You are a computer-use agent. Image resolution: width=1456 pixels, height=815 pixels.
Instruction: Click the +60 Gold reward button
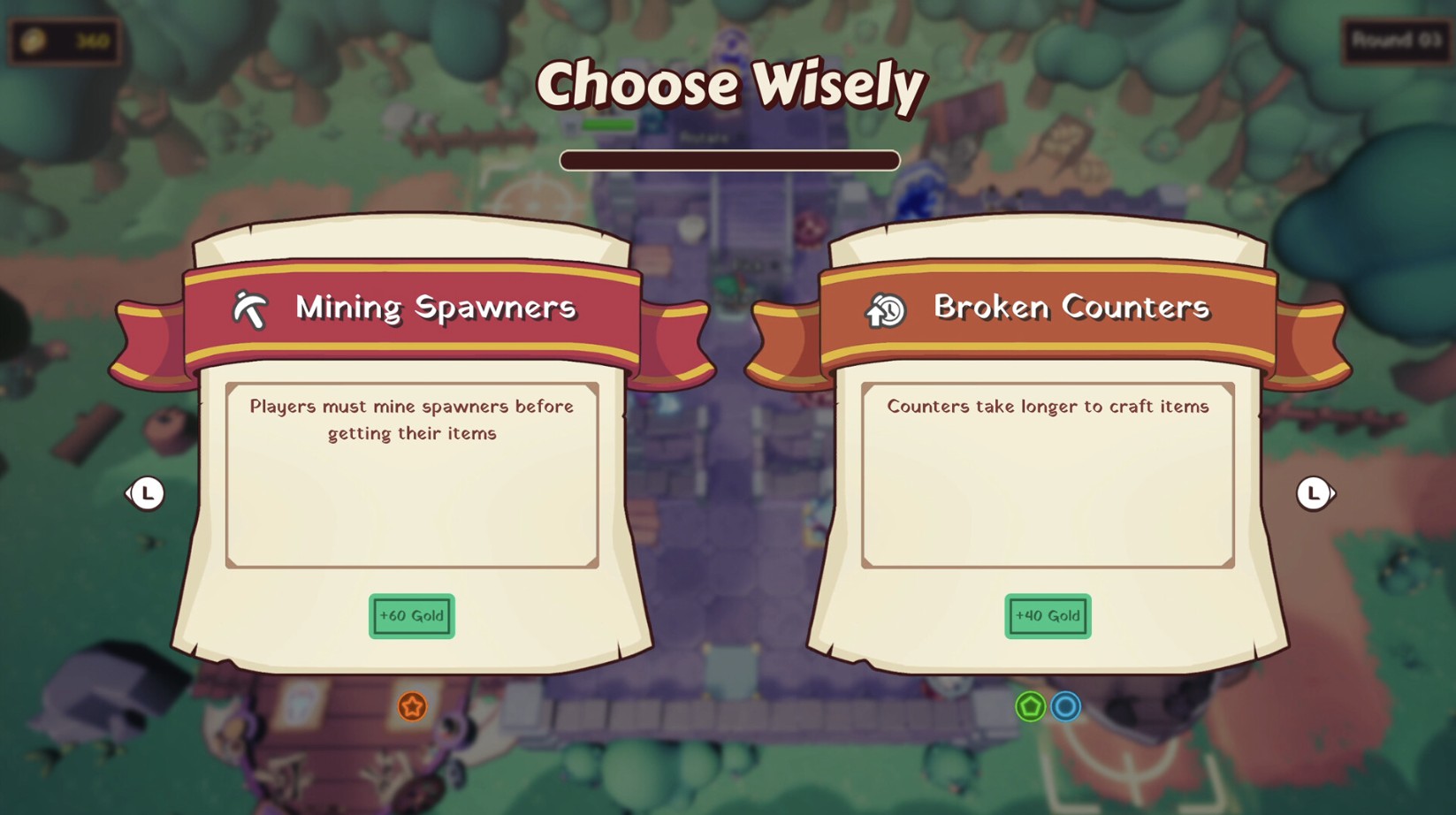(410, 616)
